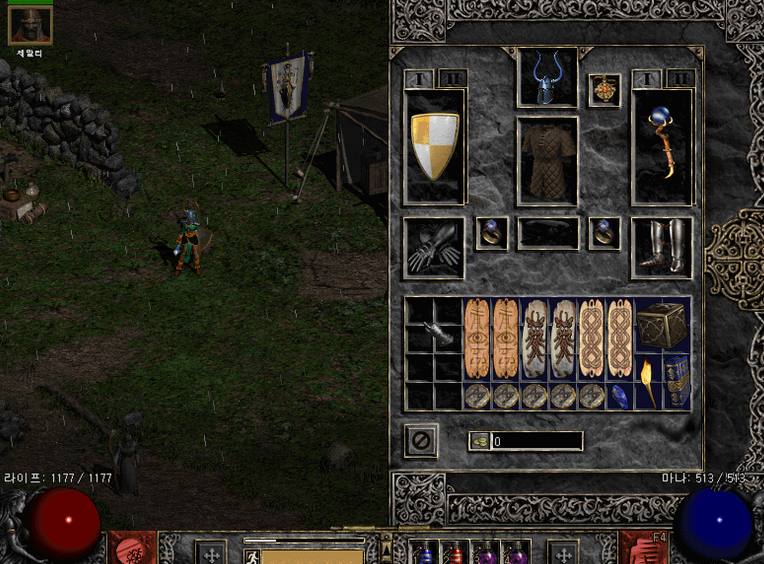Click the equipped belt slot

coord(547,233)
